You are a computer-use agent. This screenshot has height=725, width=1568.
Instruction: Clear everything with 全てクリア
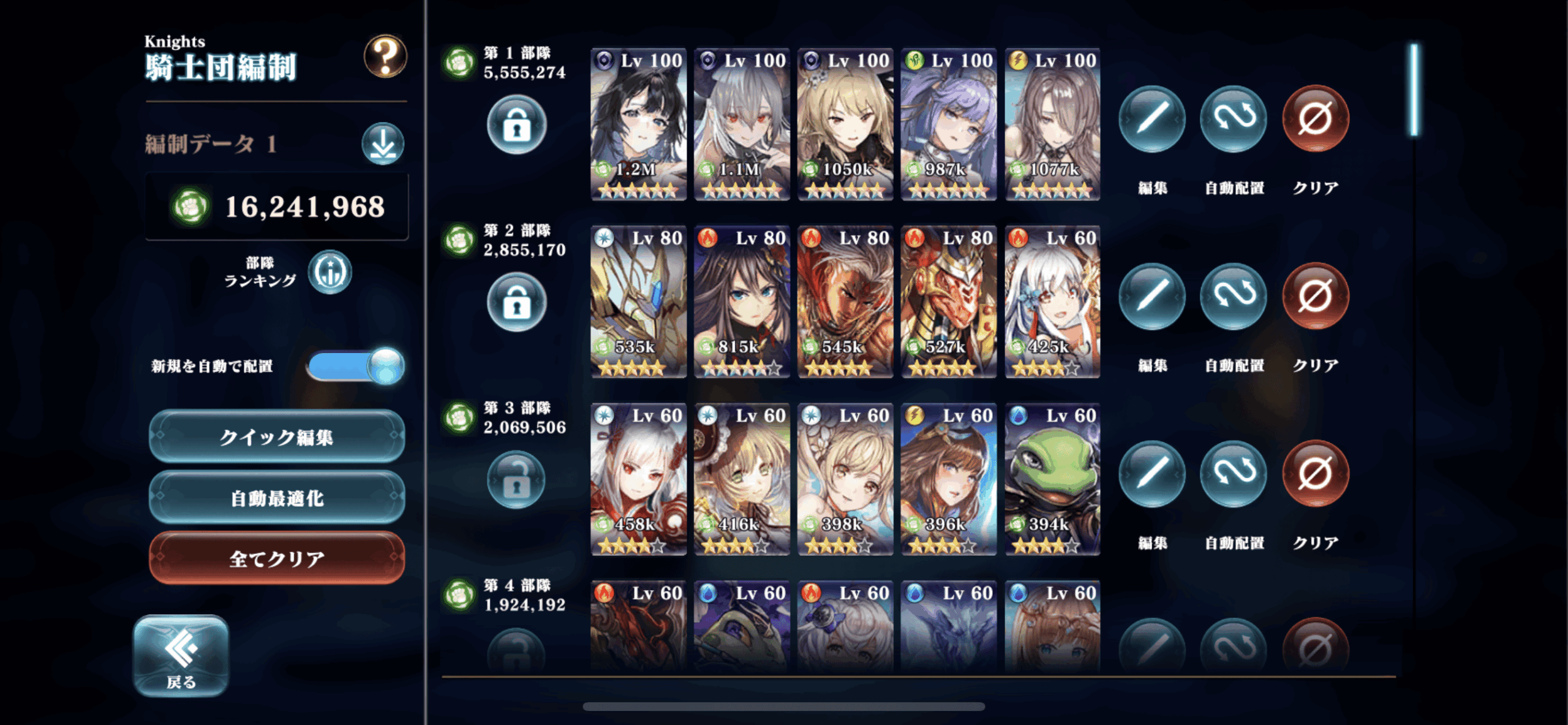pos(277,558)
